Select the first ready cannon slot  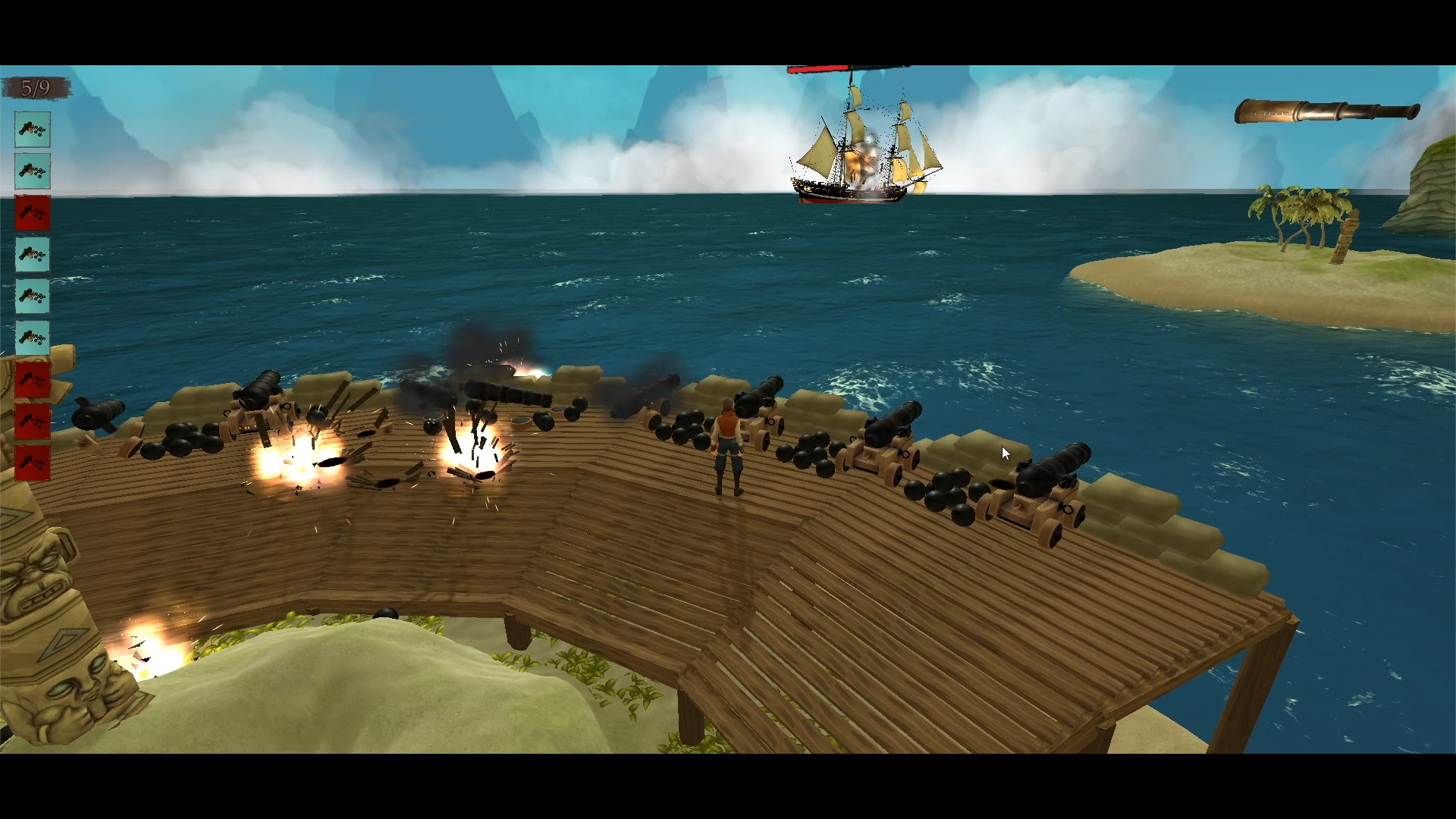coord(33,130)
